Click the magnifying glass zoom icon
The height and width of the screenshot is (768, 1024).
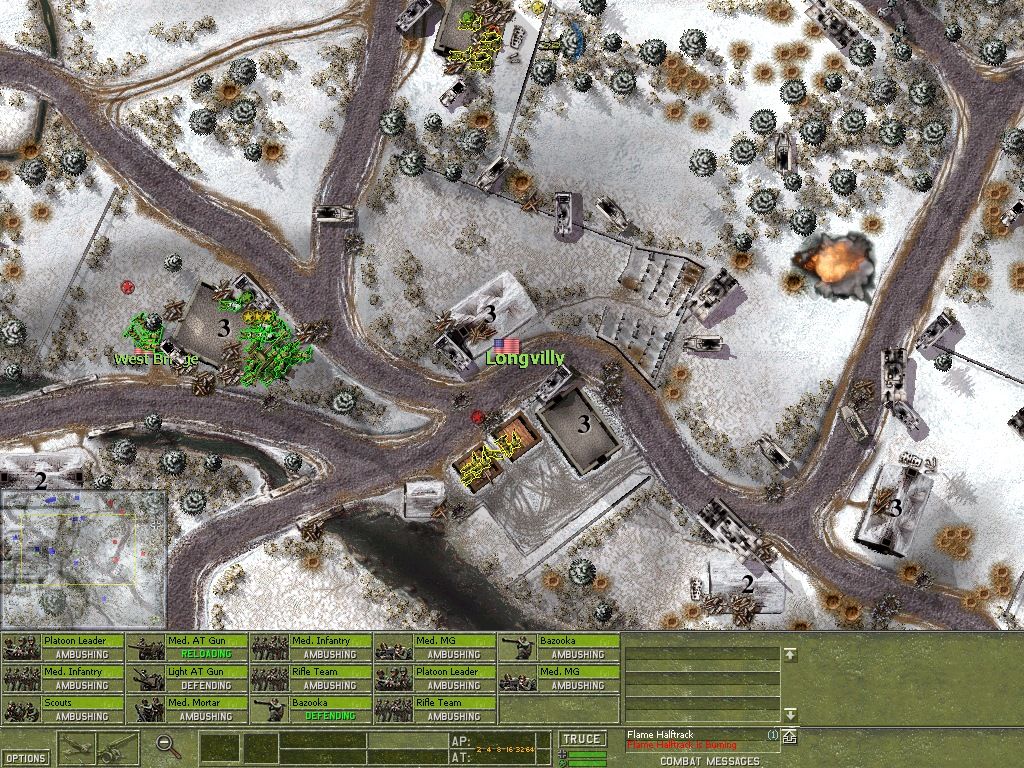click(169, 745)
